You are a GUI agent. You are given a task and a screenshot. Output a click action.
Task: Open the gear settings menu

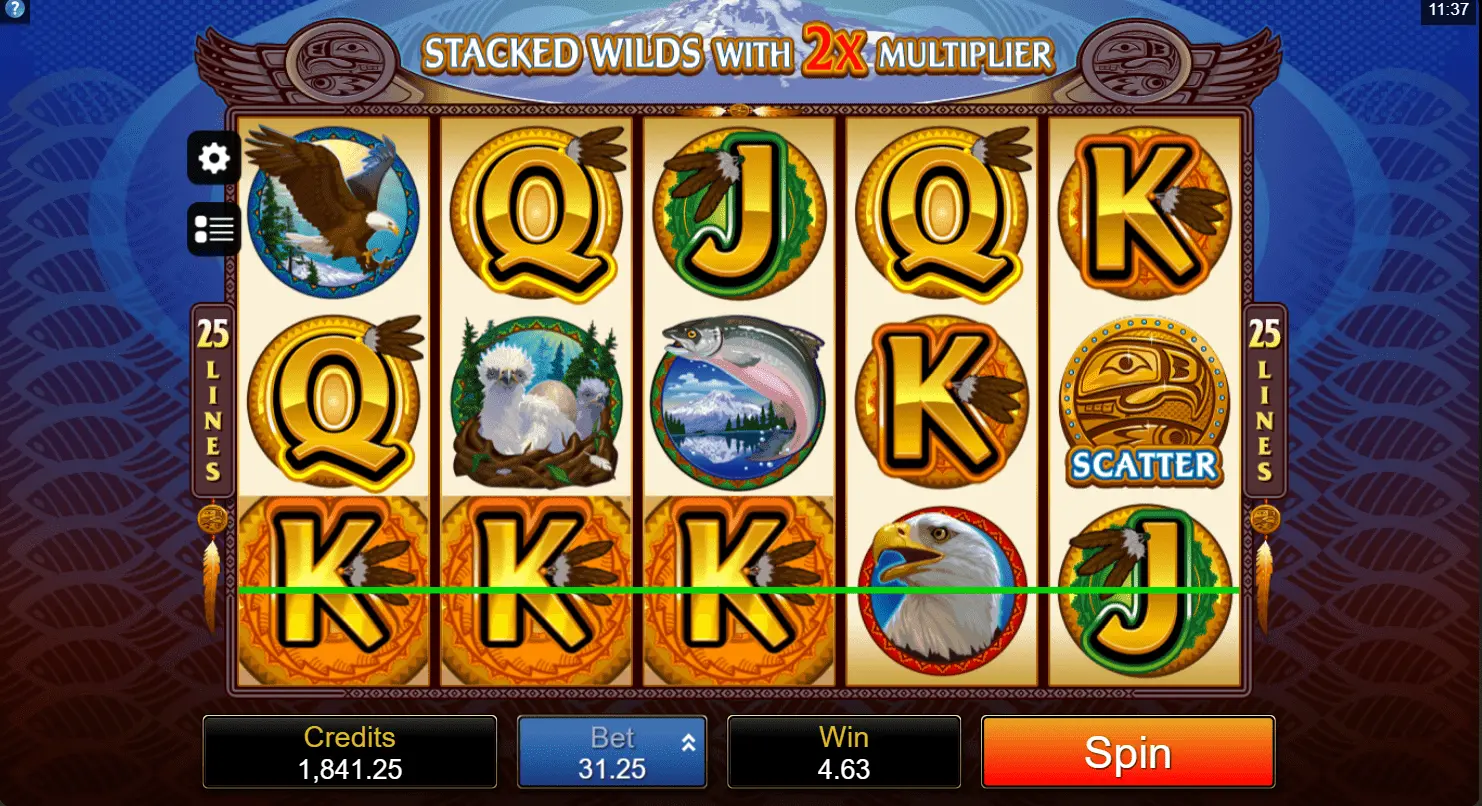(214, 158)
